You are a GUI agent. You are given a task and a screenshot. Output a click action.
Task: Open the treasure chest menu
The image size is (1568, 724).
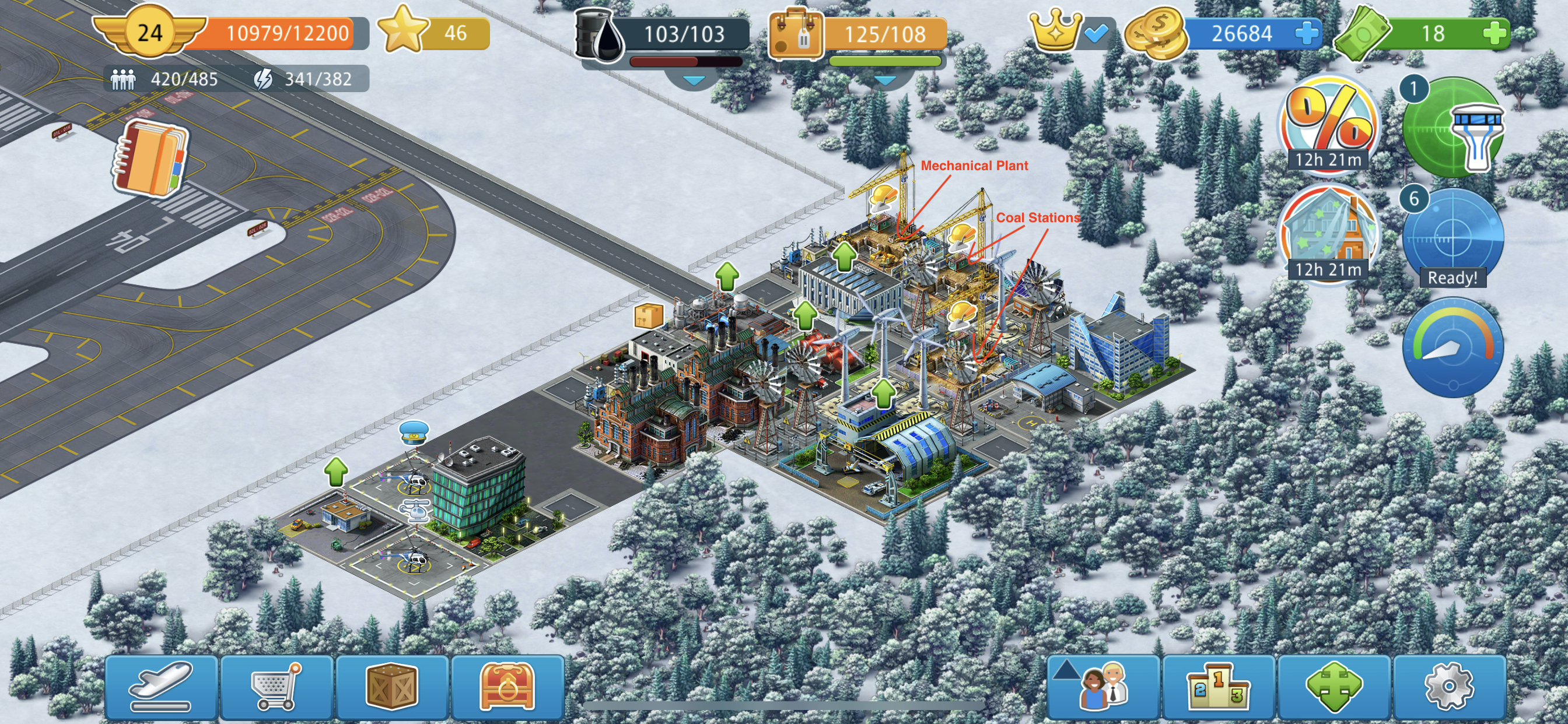coord(507,687)
